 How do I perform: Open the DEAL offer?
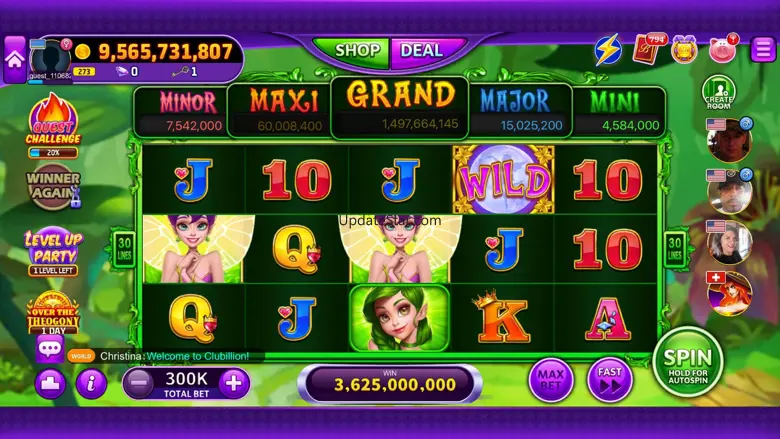point(422,50)
